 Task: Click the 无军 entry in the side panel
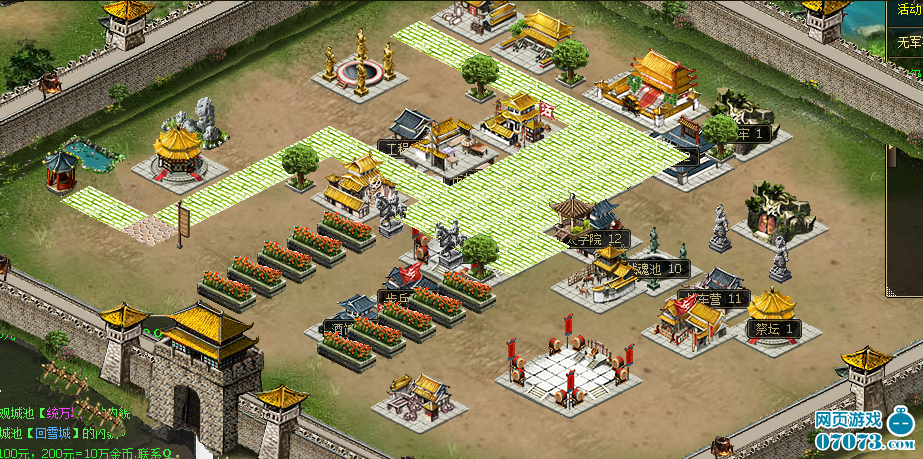click(906, 44)
